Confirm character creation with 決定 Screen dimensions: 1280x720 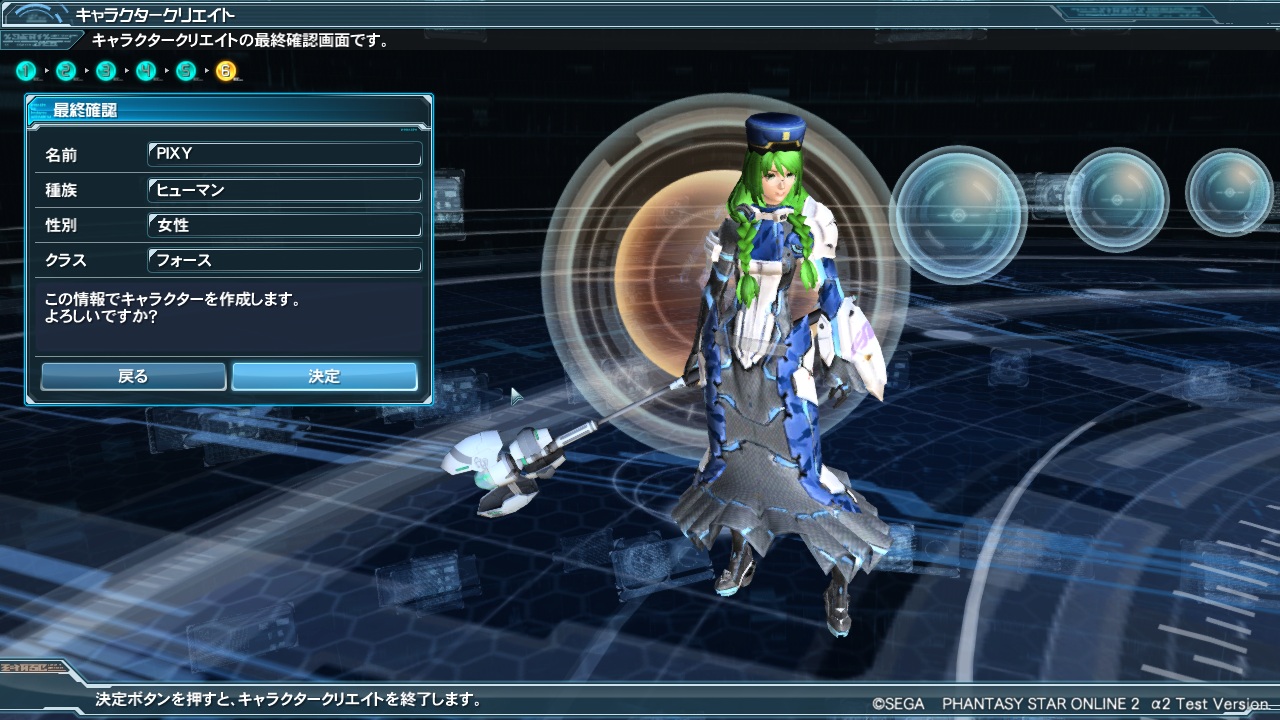tap(324, 376)
